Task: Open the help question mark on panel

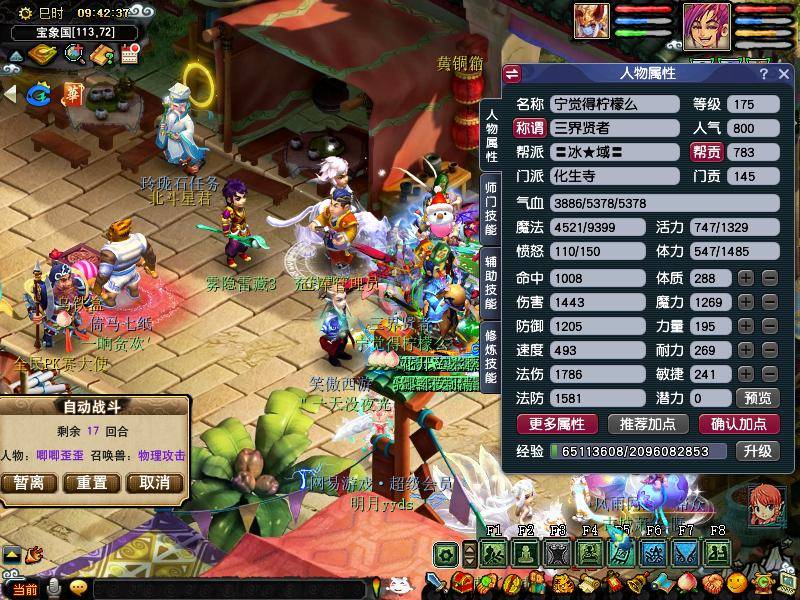Action: click(763, 74)
